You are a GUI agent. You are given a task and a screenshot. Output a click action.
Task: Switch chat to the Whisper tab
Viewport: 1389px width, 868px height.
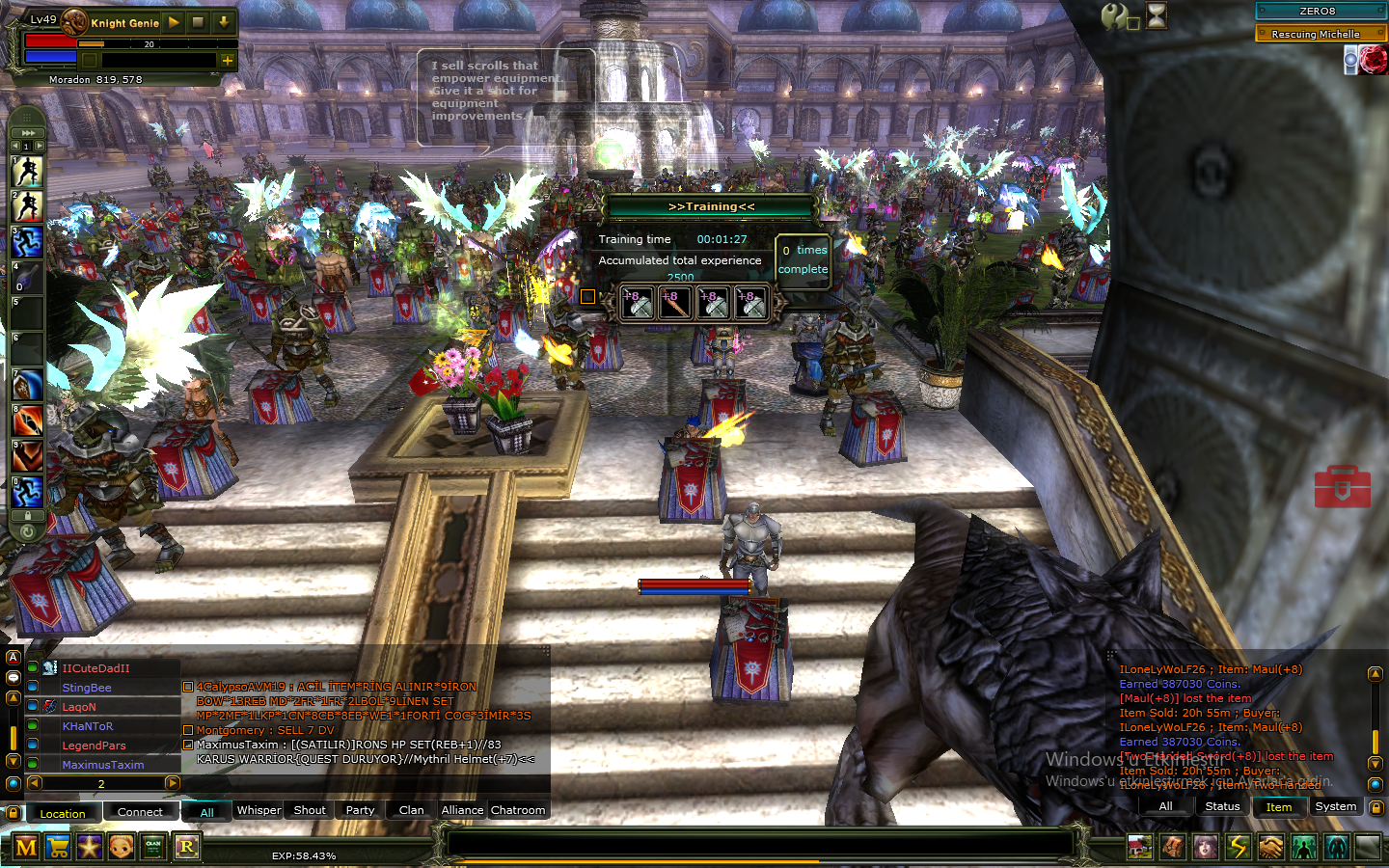pyautogui.click(x=259, y=810)
